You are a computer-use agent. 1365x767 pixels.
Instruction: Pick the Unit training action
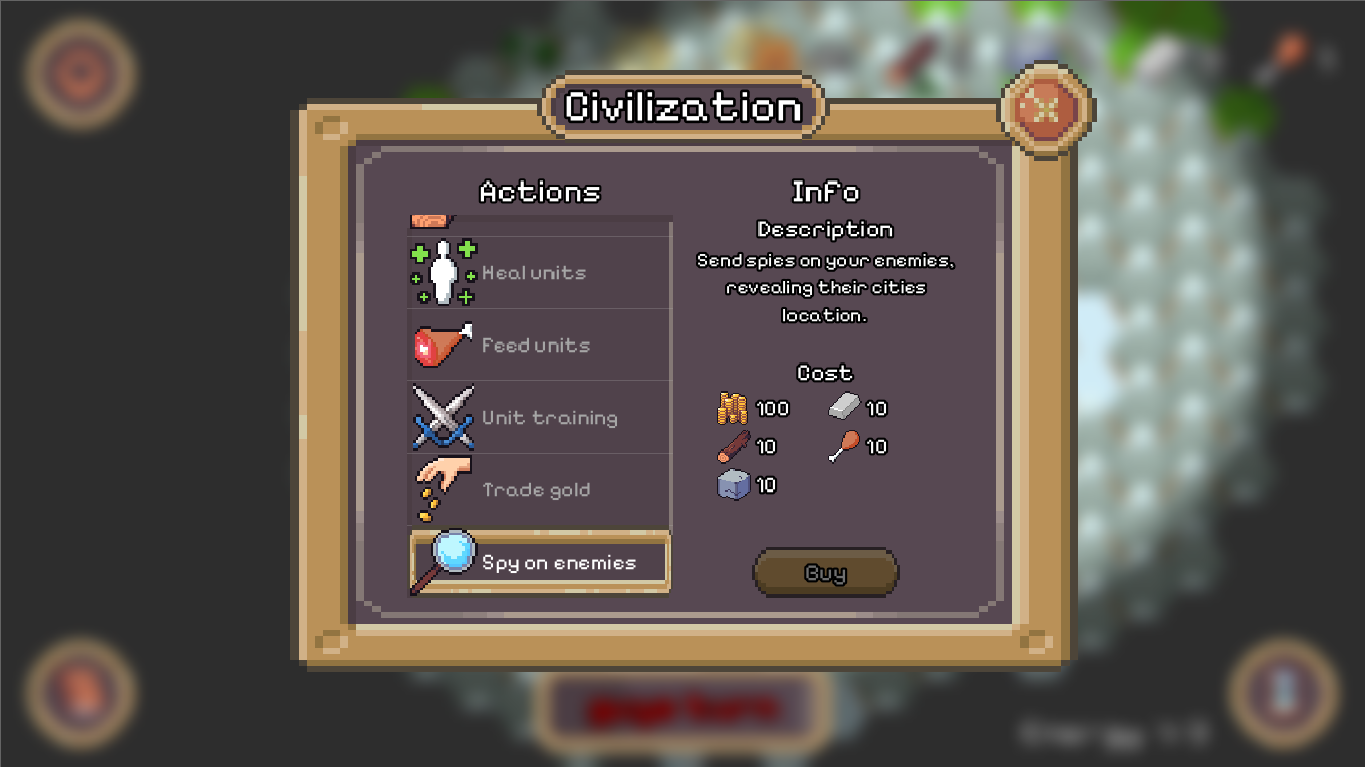tap(540, 418)
